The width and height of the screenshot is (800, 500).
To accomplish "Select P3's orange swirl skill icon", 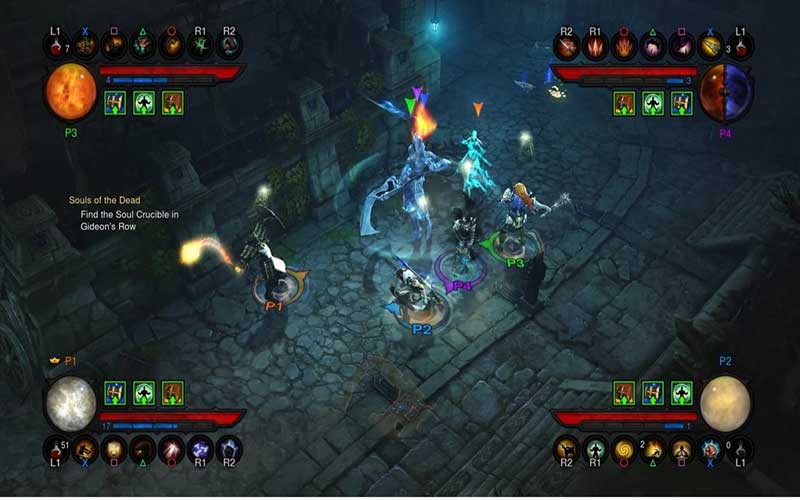I will (x=171, y=47).
